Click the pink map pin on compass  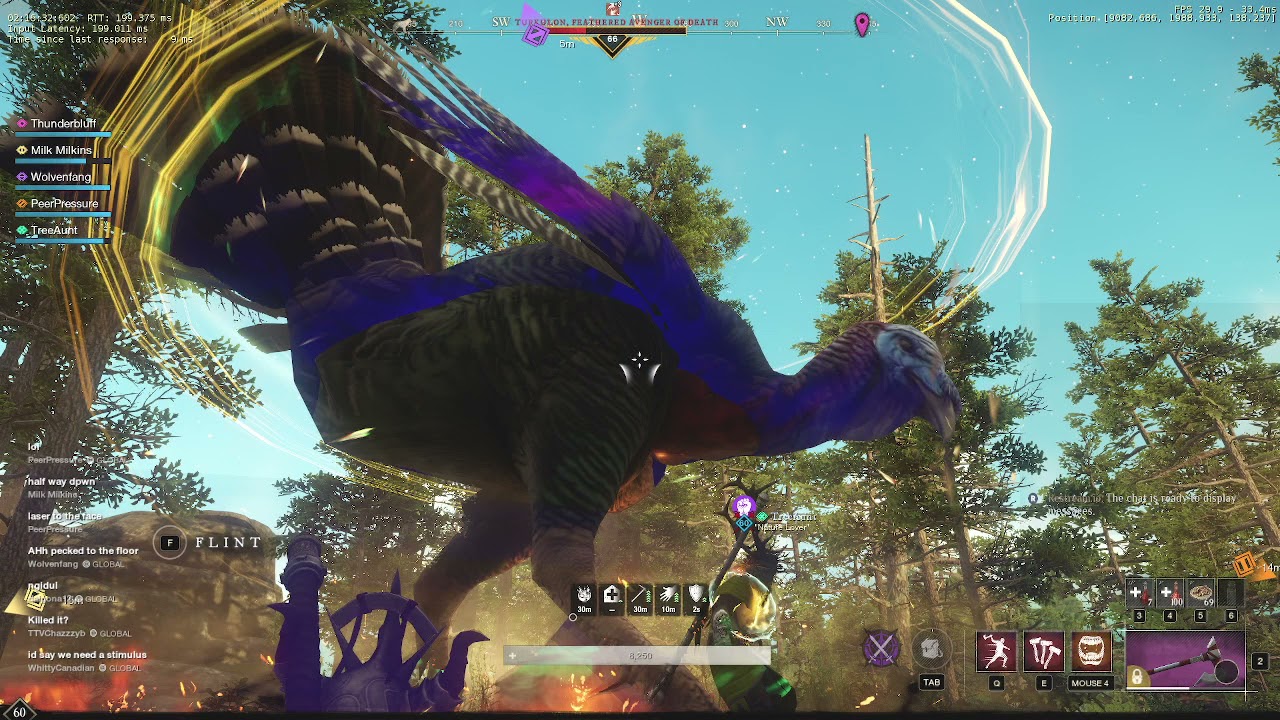(x=862, y=24)
